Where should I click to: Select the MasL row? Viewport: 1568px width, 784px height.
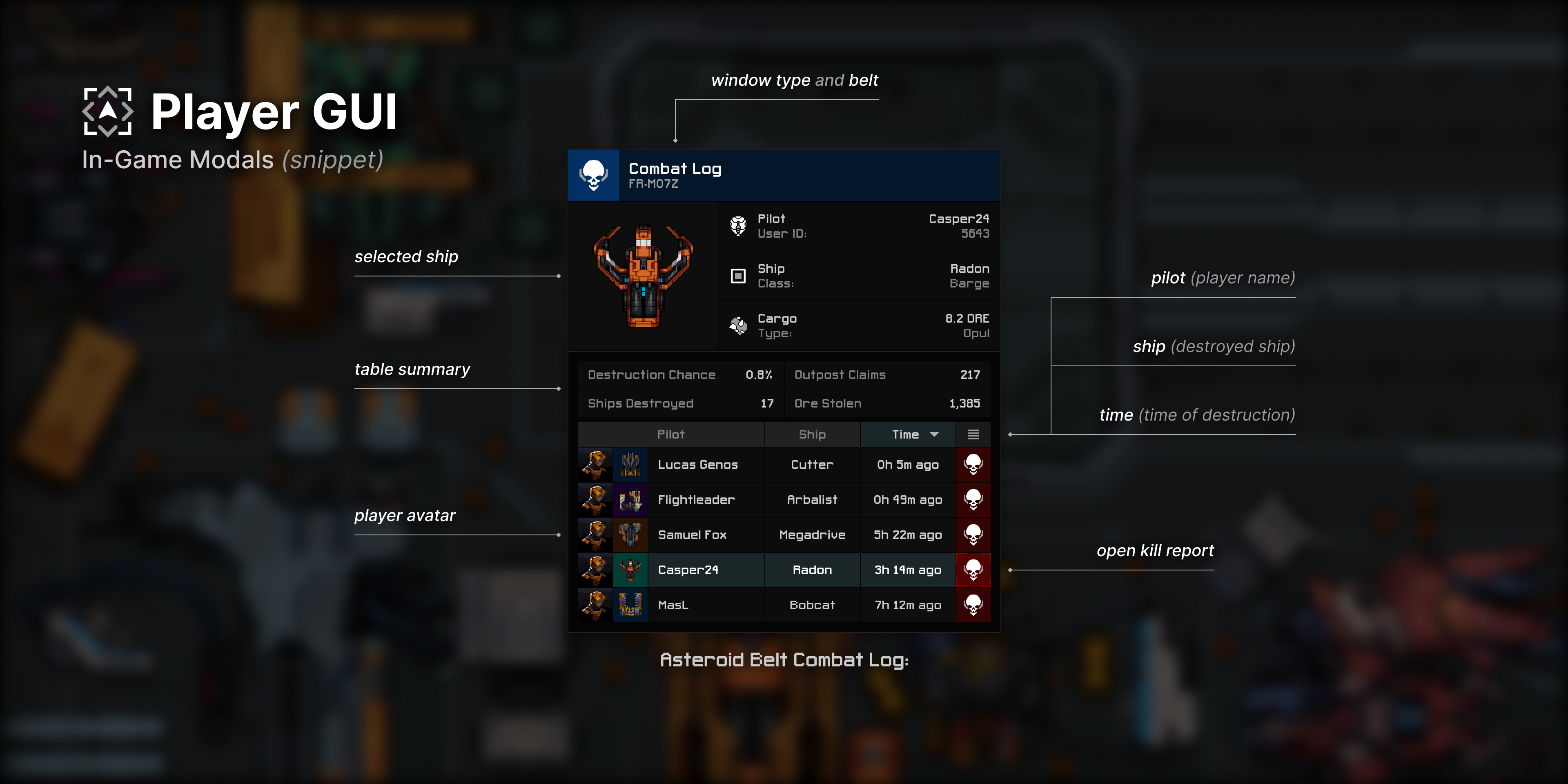706,605
